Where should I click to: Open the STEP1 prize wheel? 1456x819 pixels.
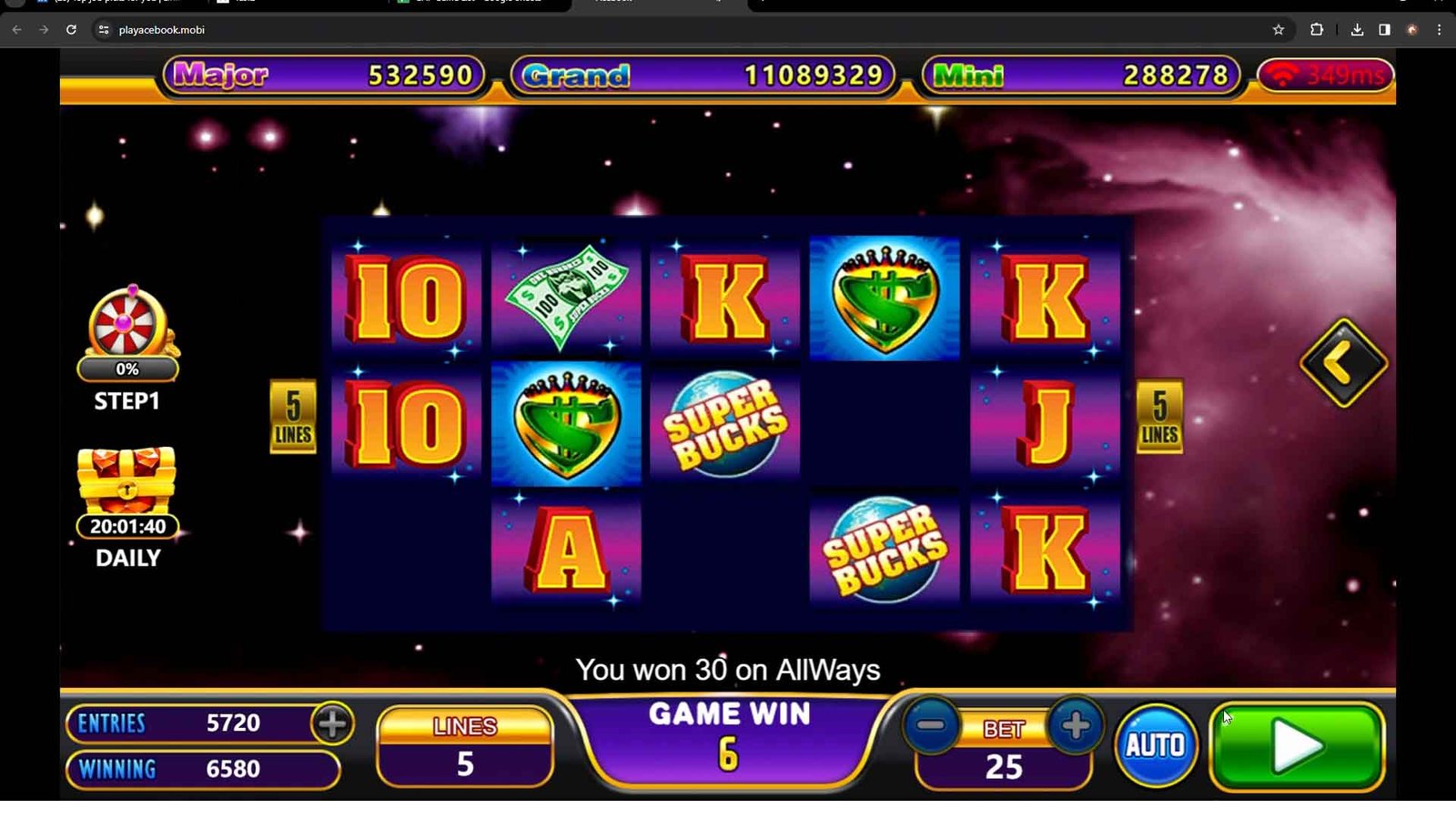tap(127, 326)
